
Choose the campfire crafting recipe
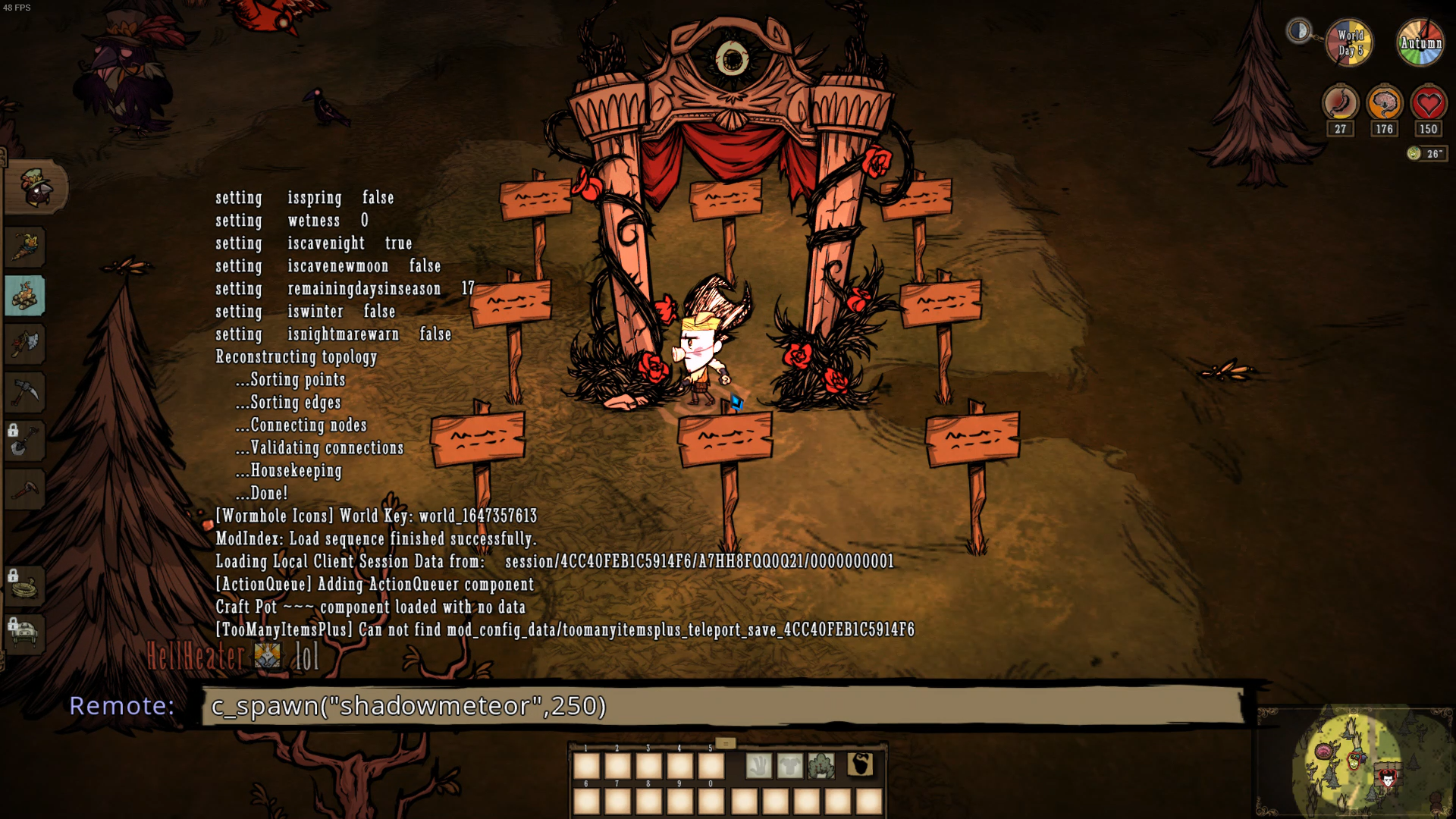(x=25, y=296)
